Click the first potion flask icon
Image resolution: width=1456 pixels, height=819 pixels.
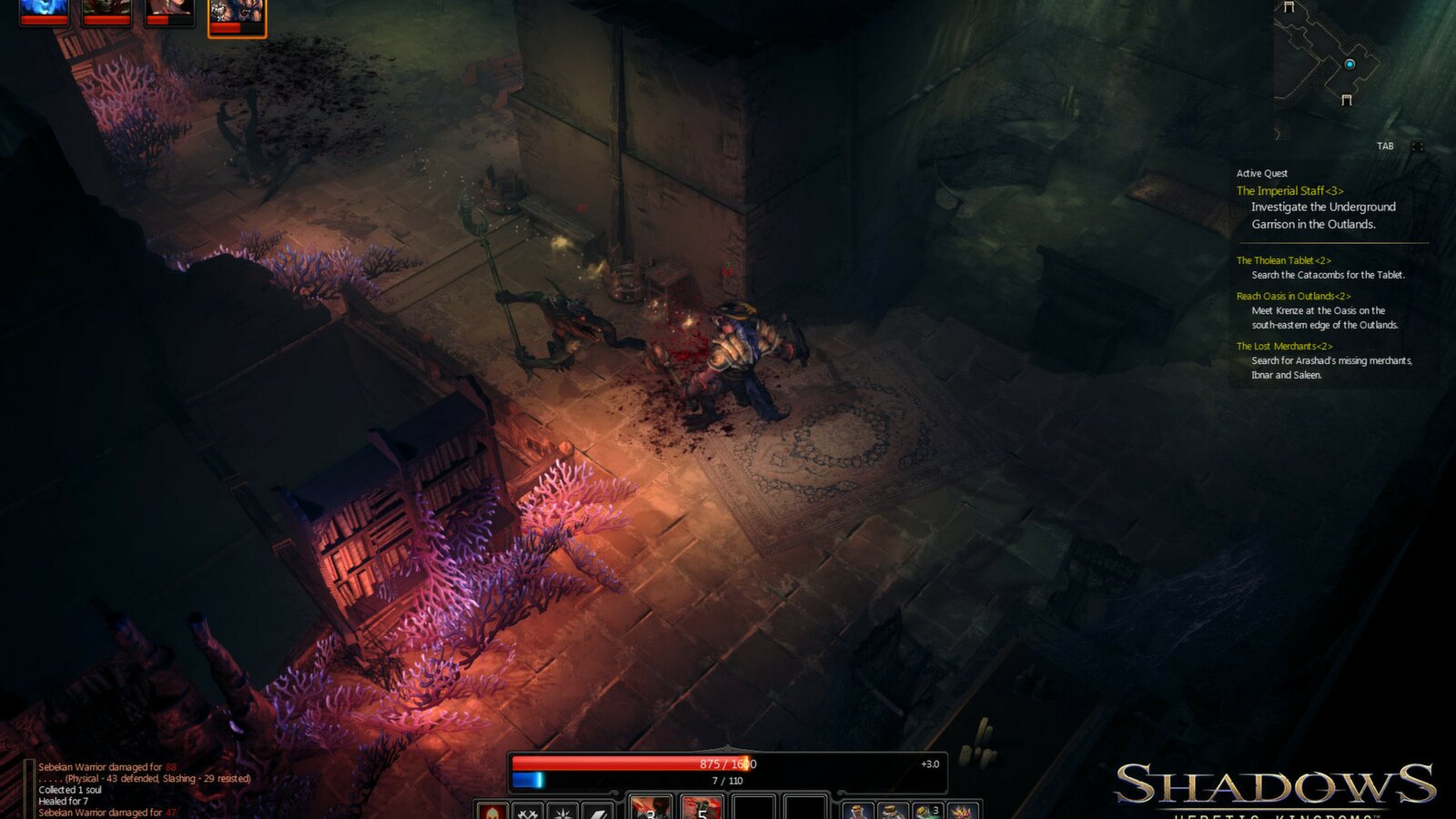pos(859,811)
